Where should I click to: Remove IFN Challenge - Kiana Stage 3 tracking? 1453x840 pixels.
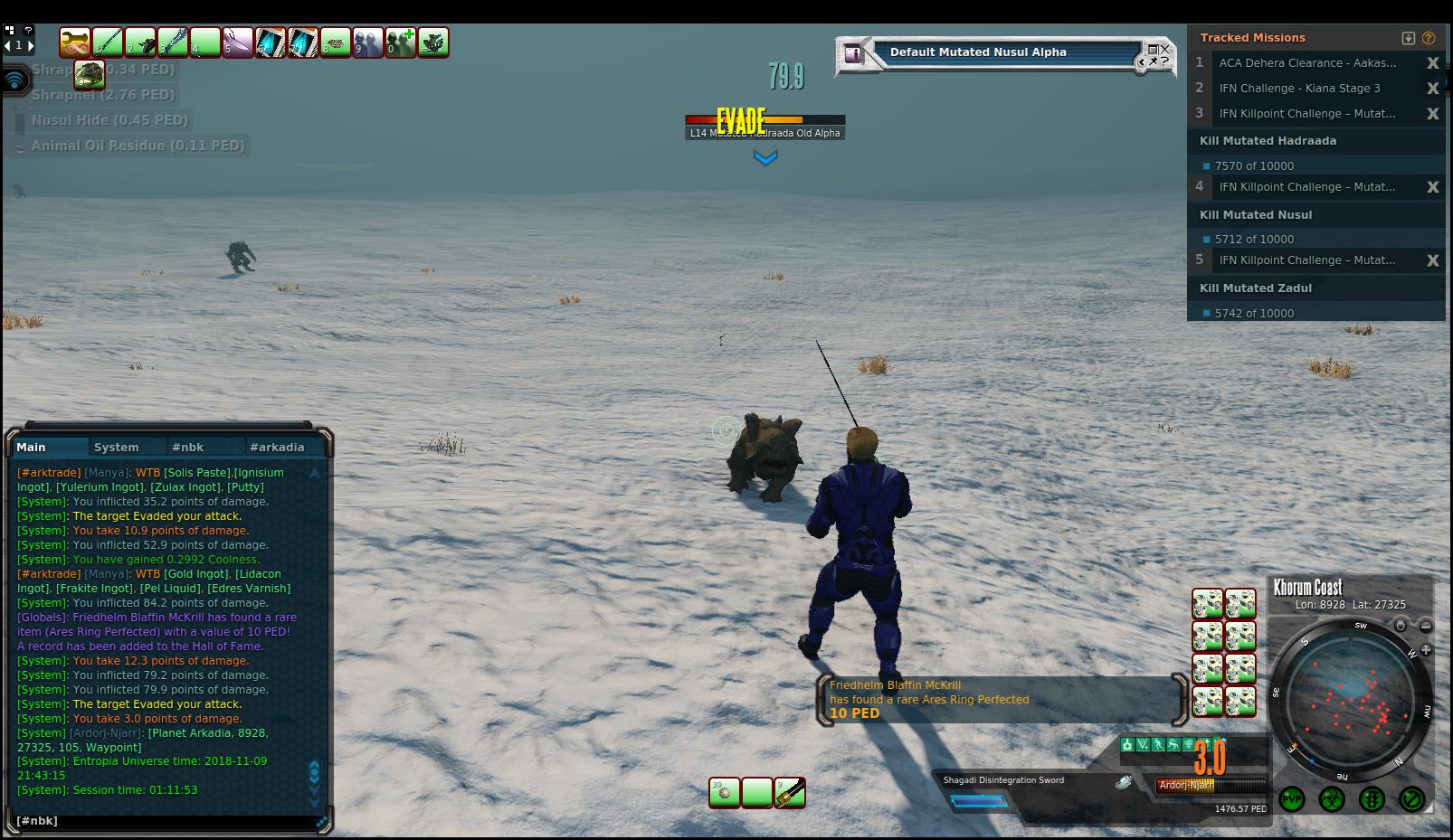[x=1432, y=89]
